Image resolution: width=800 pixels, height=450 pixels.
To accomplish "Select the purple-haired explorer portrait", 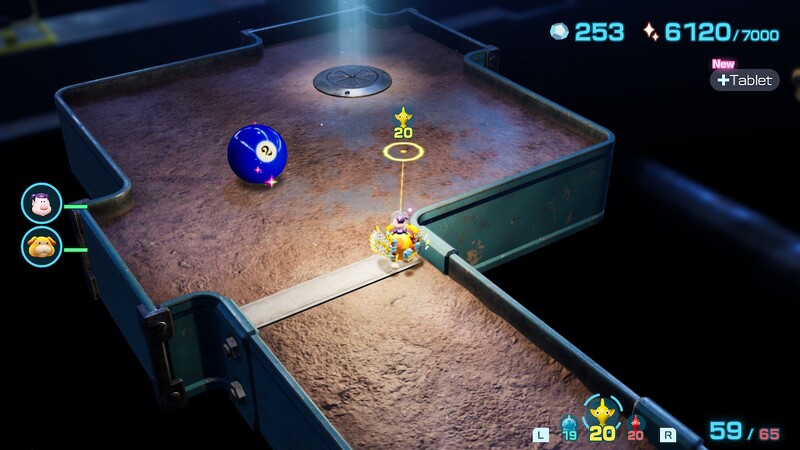I will [x=42, y=204].
